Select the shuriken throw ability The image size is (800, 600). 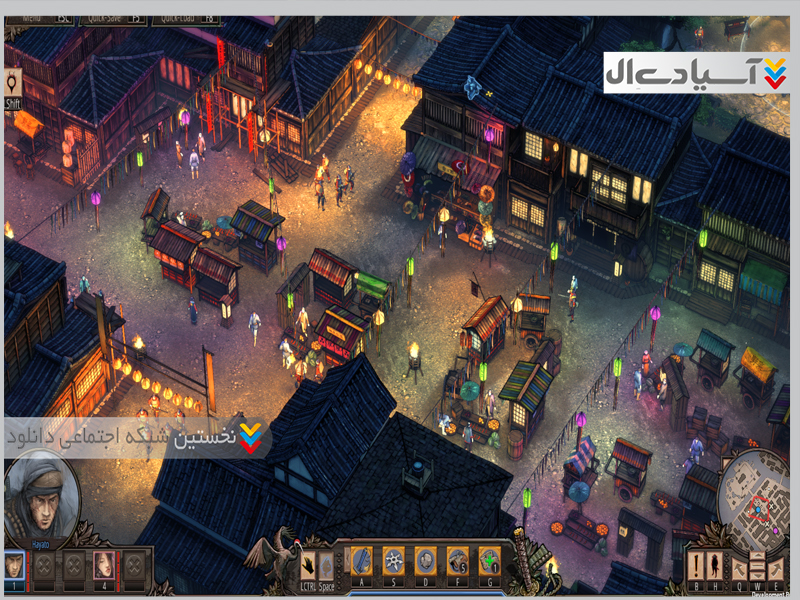click(394, 560)
